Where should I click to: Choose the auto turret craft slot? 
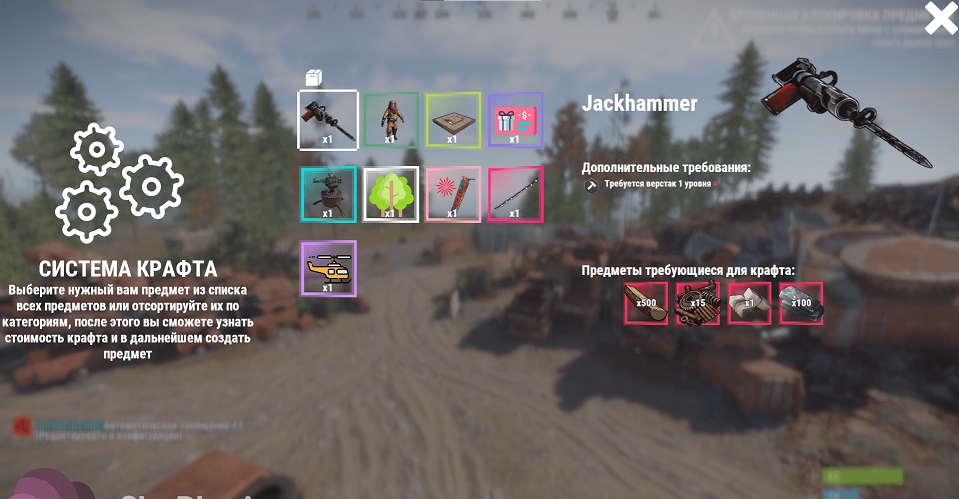point(328,194)
